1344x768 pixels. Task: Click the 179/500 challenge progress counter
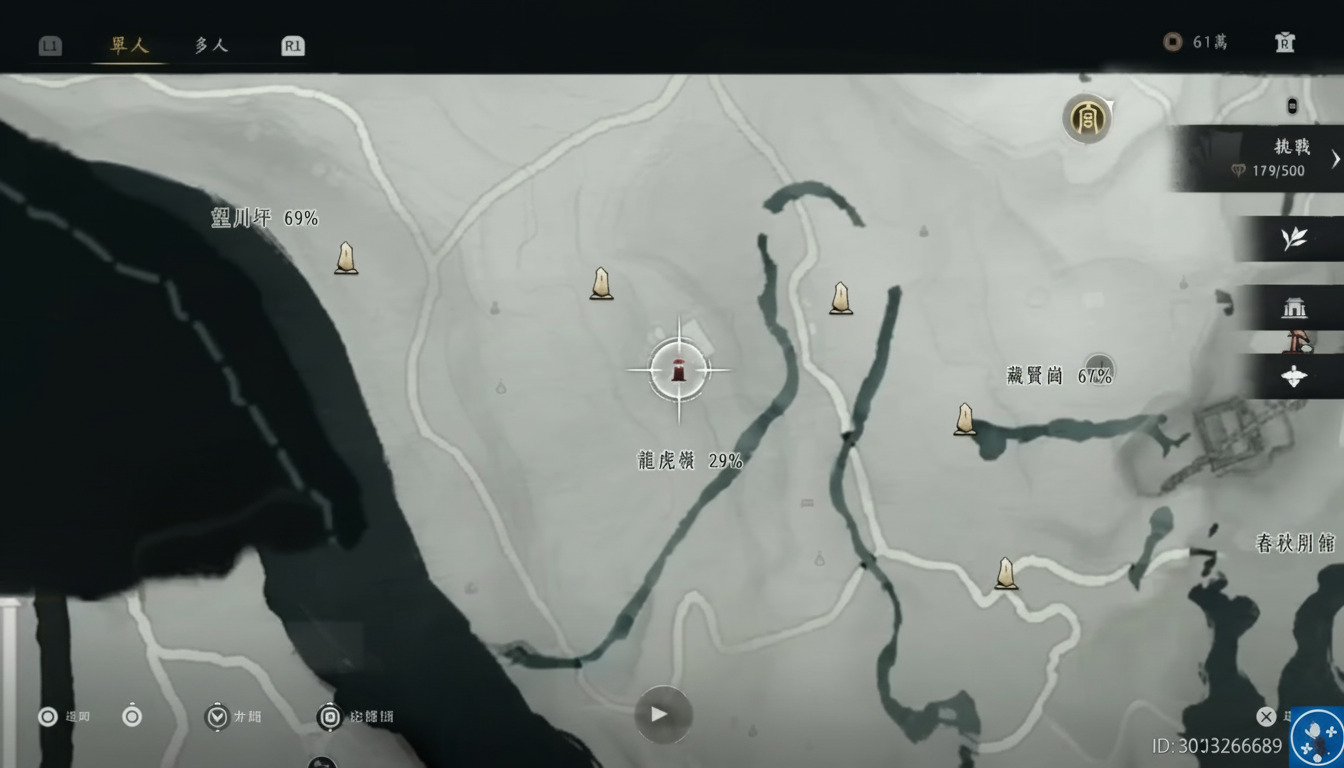coord(1281,171)
